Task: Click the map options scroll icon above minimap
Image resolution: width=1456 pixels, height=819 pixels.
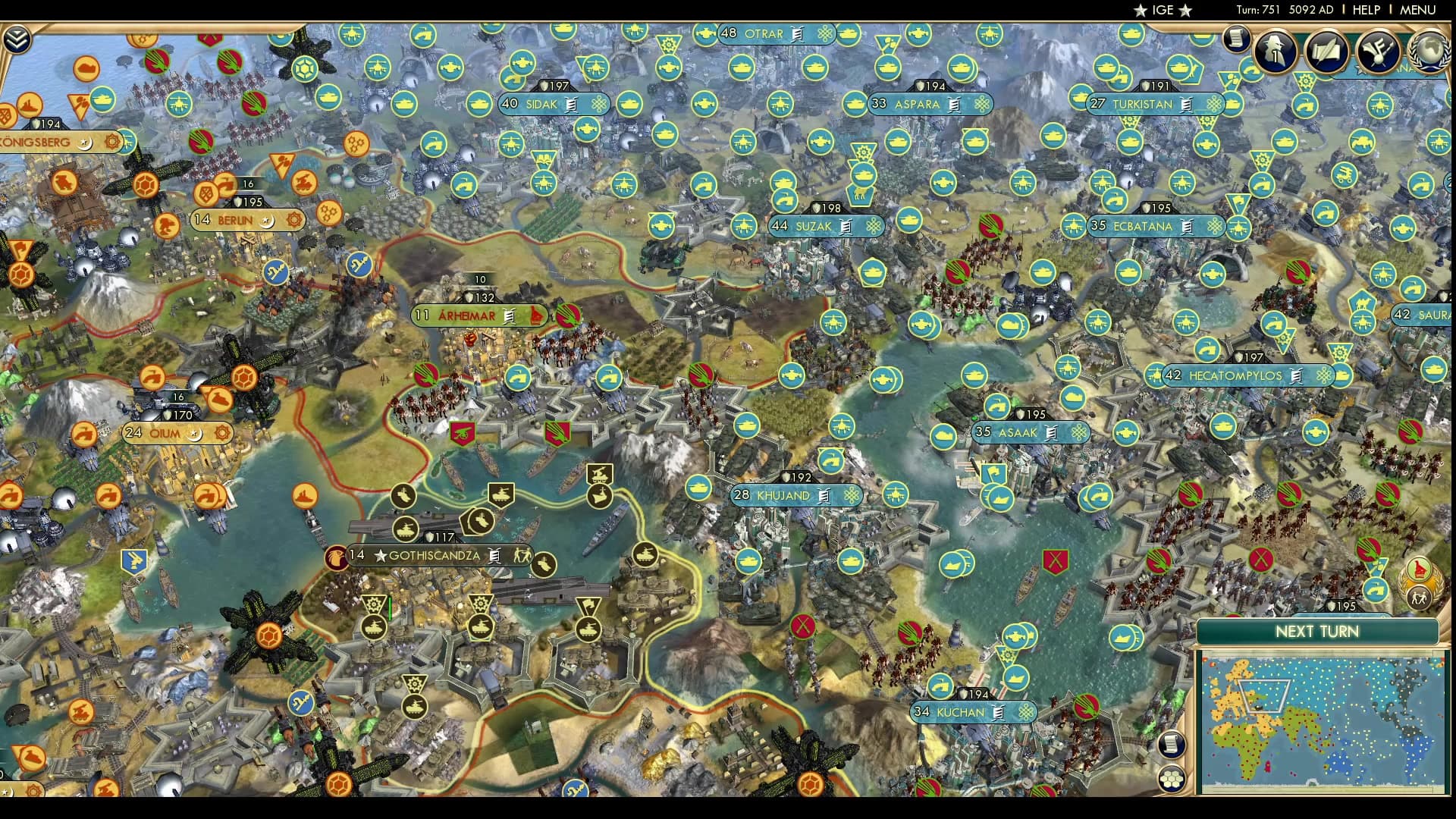Action: (1172, 744)
